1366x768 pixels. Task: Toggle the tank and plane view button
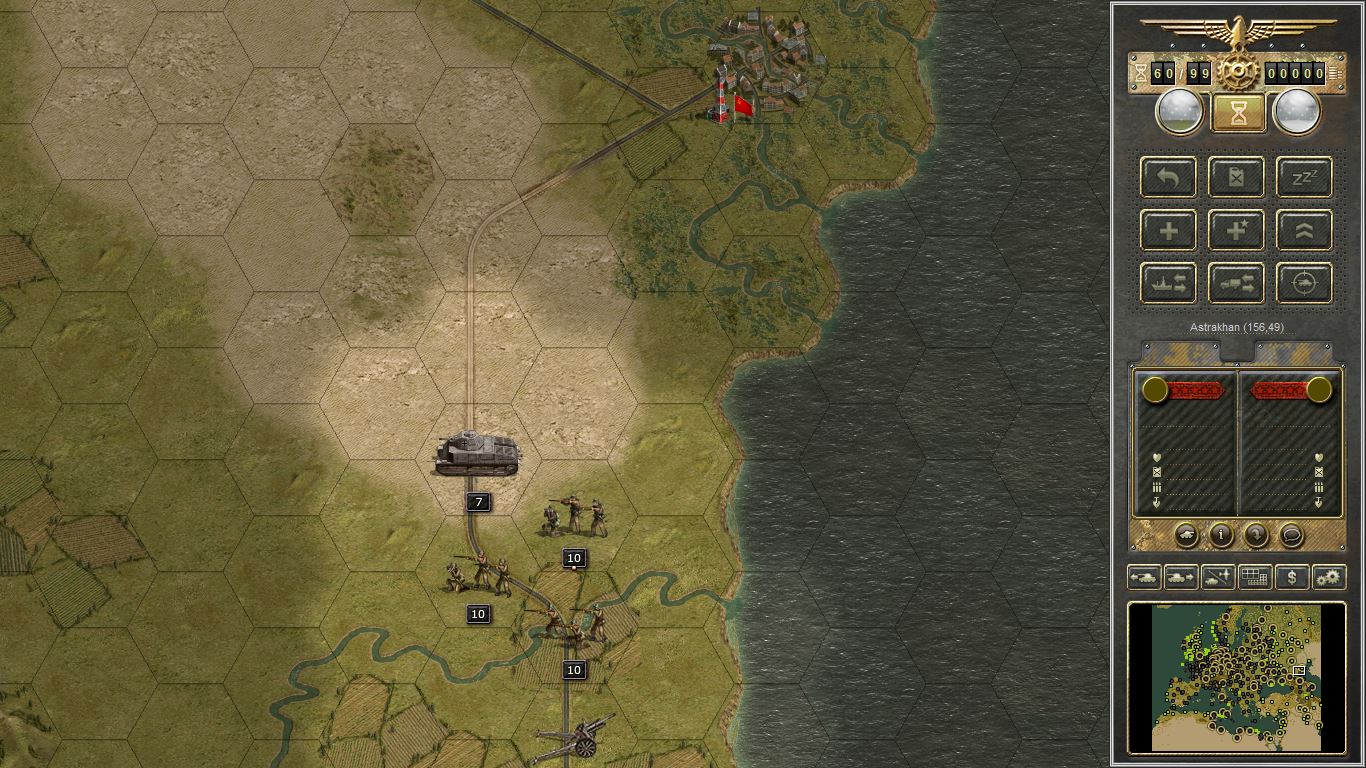click(1218, 577)
